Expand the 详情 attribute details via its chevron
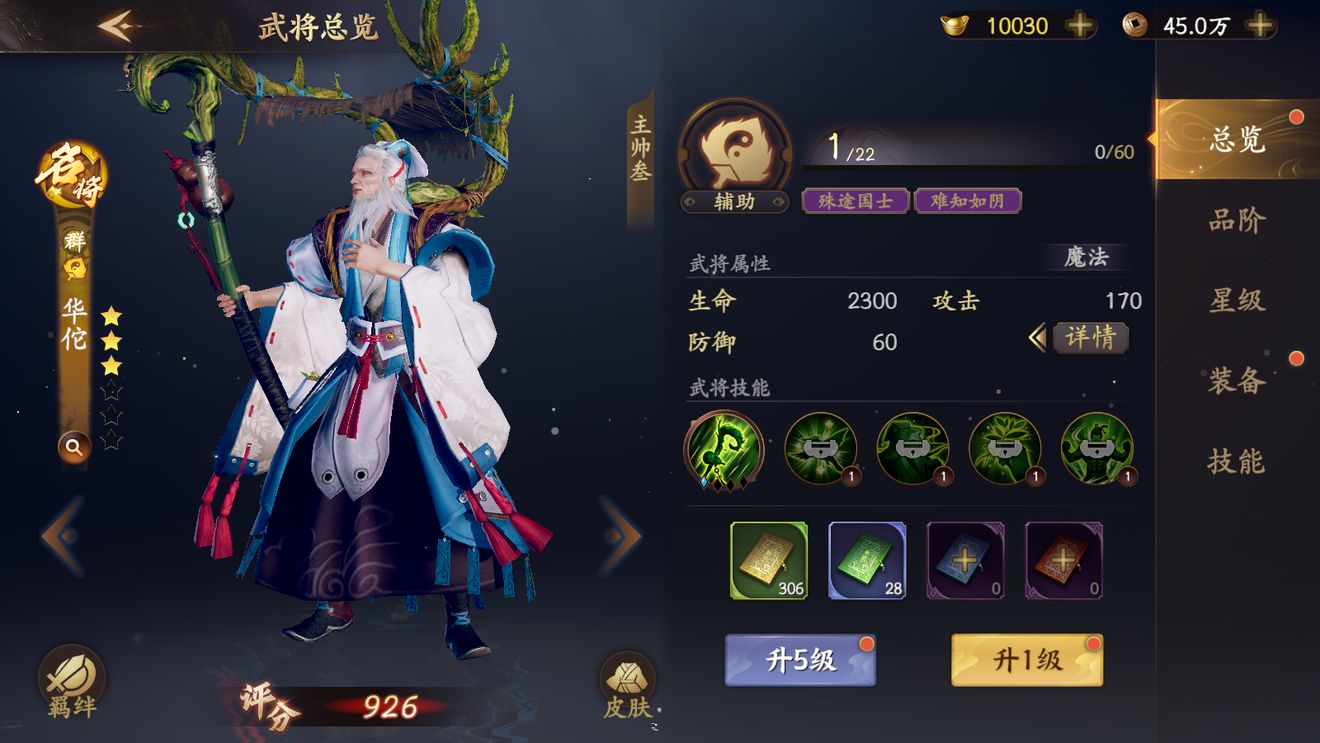The width and height of the screenshot is (1320, 743). (x=1040, y=339)
